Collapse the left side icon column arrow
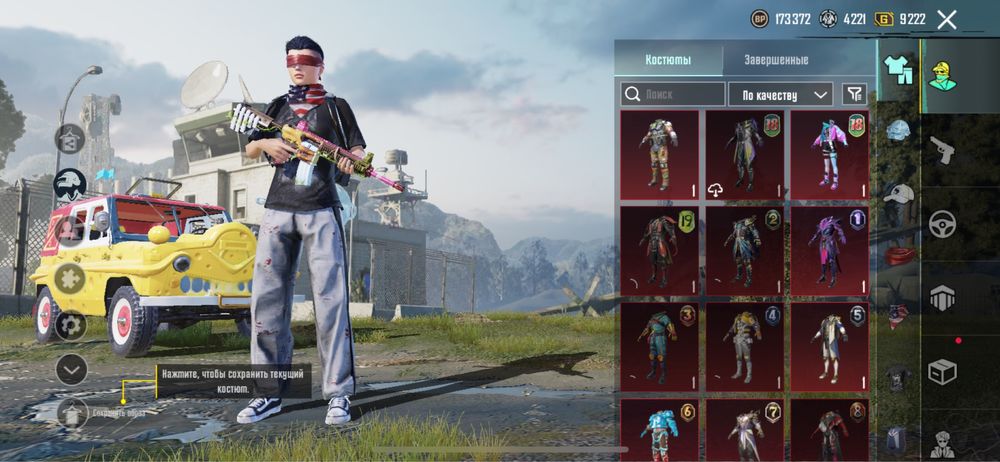 click(71, 369)
